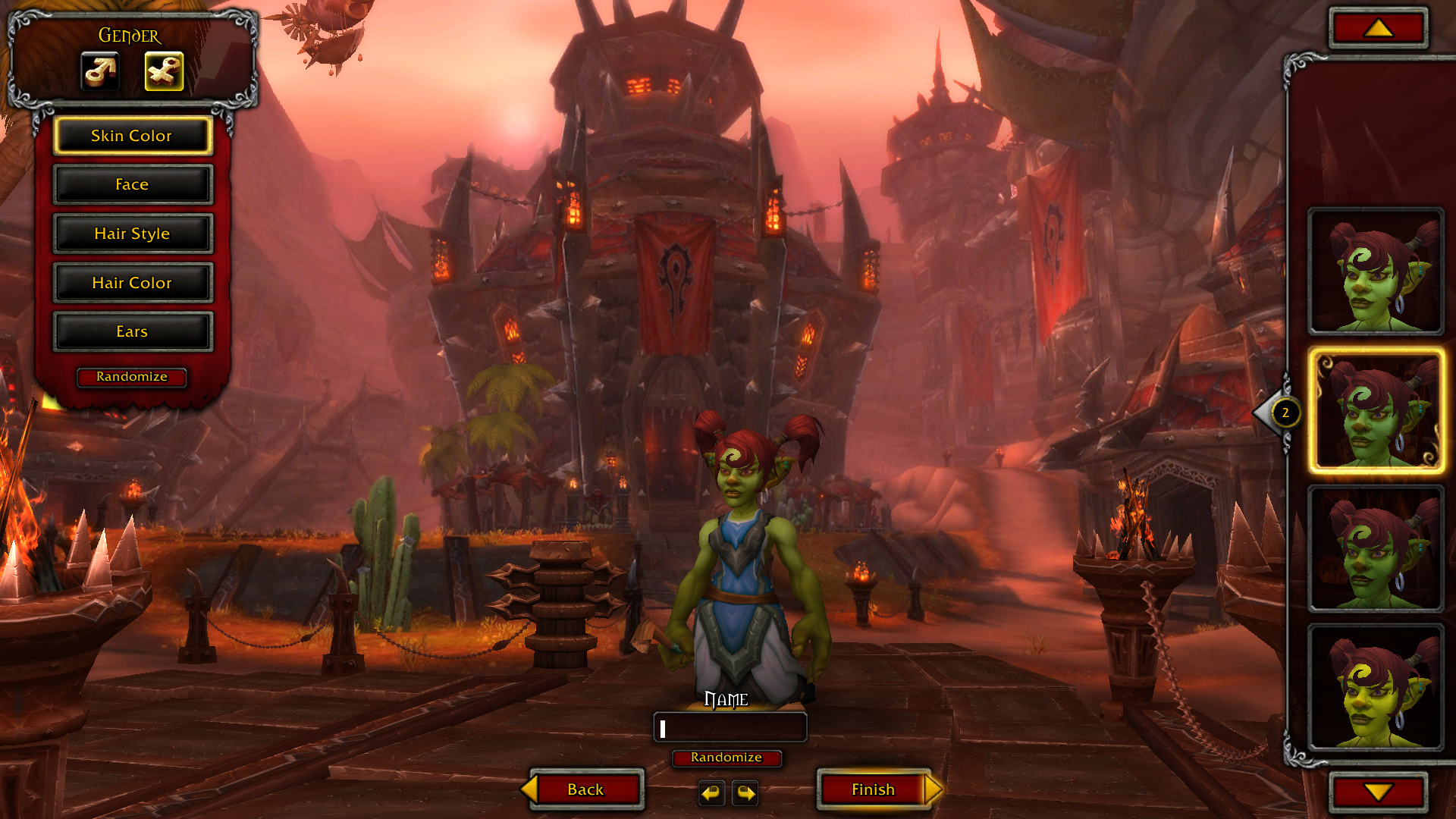1456x819 pixels.
Task: Select the male gender icon
Action: [100, 71]
